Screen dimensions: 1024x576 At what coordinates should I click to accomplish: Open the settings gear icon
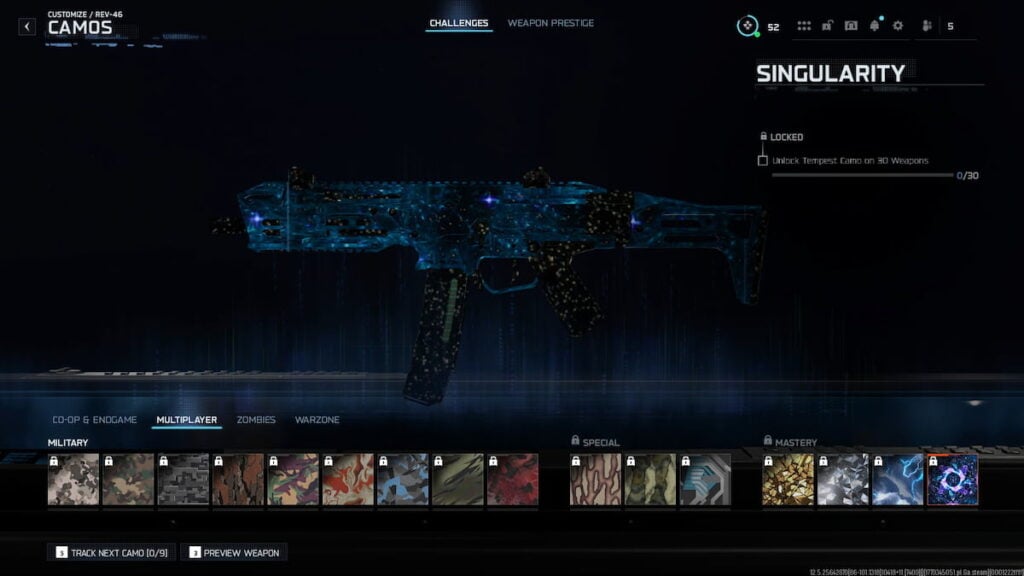(x=897, y=26)
